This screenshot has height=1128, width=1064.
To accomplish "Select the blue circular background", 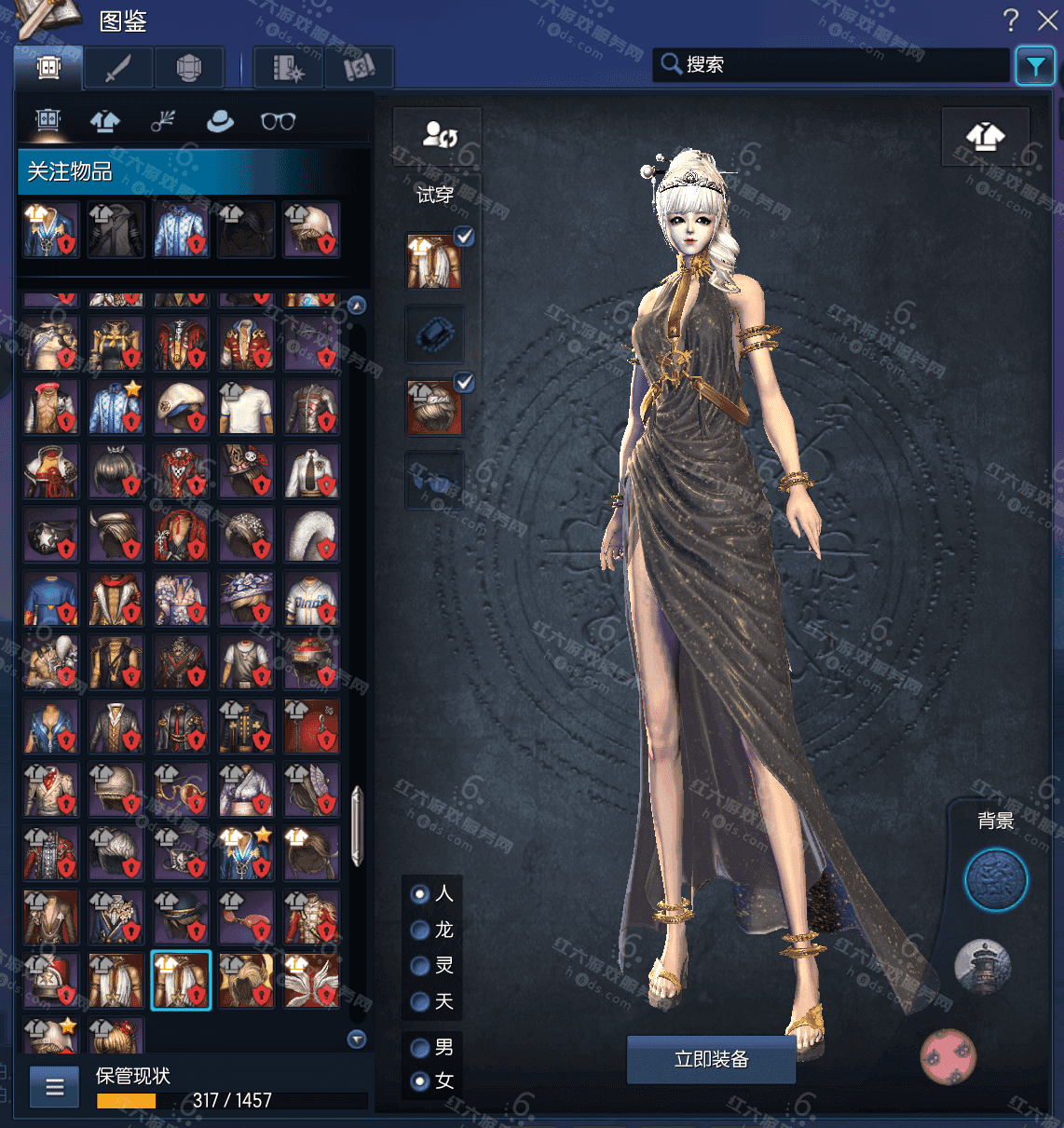I will click(995, 880).
